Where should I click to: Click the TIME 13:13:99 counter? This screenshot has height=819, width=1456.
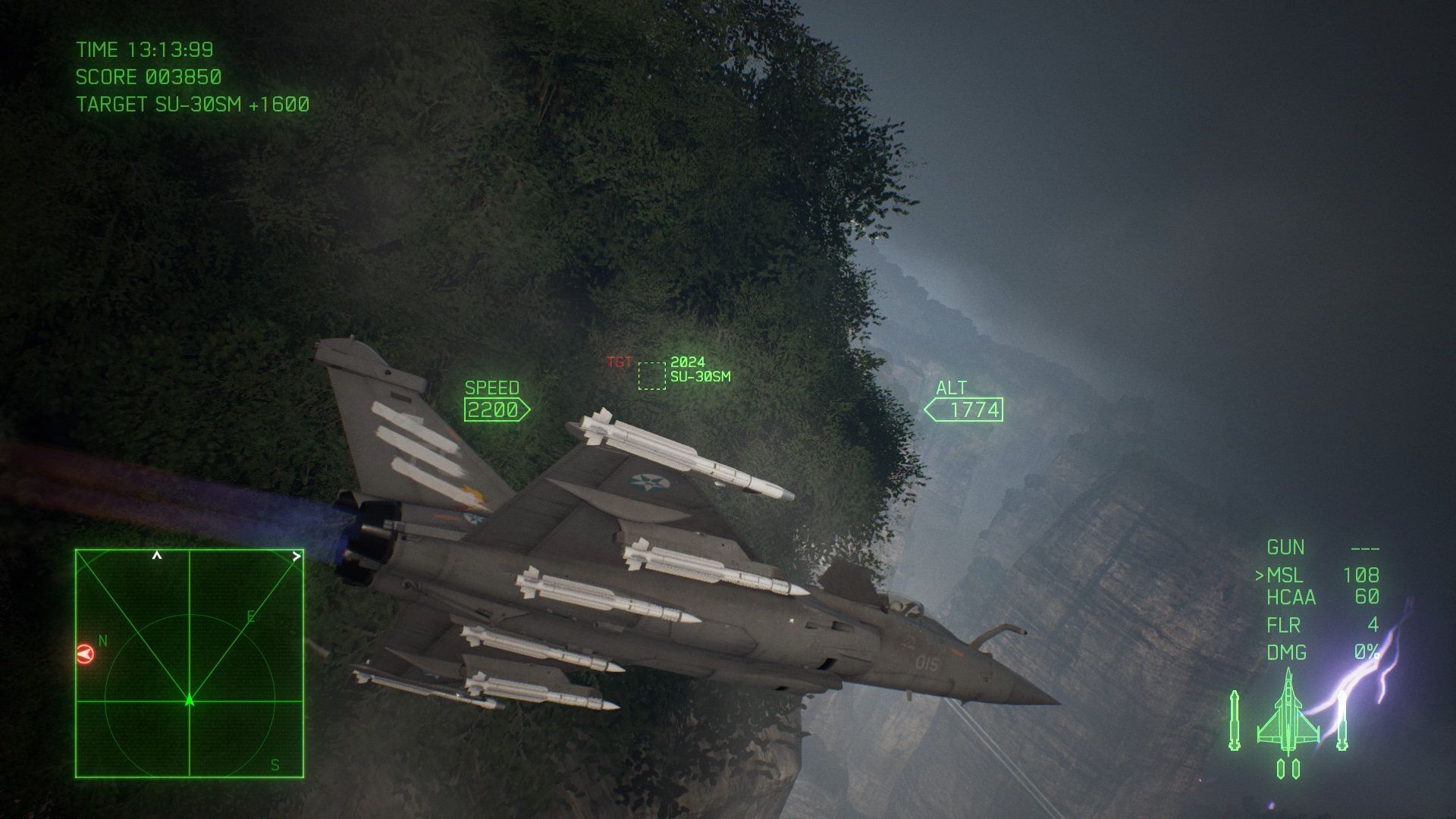point(144,50)
